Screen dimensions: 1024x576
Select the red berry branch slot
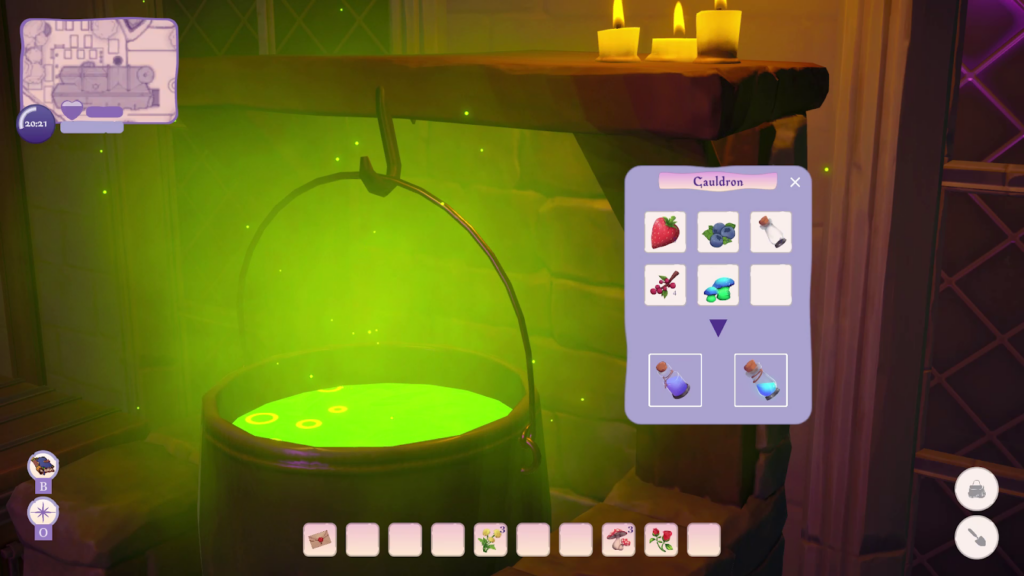tap(665, 285)
